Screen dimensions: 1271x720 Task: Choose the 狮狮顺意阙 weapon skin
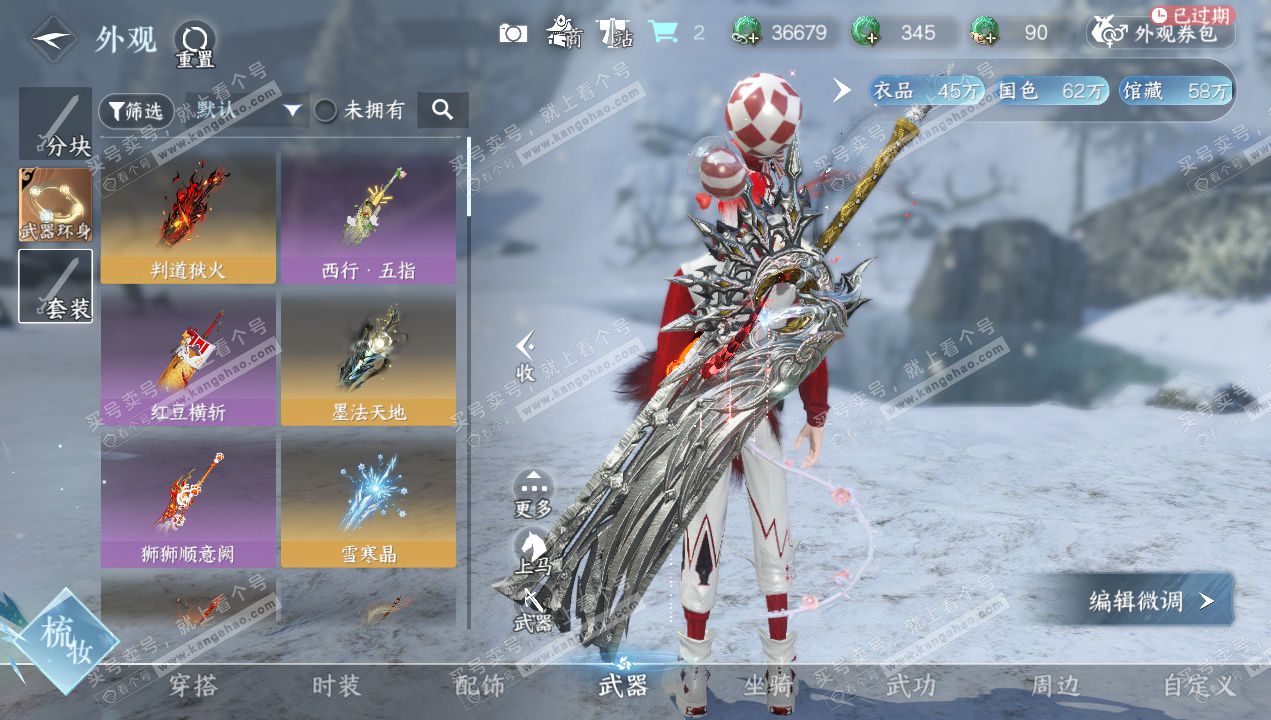coord(188,499)
